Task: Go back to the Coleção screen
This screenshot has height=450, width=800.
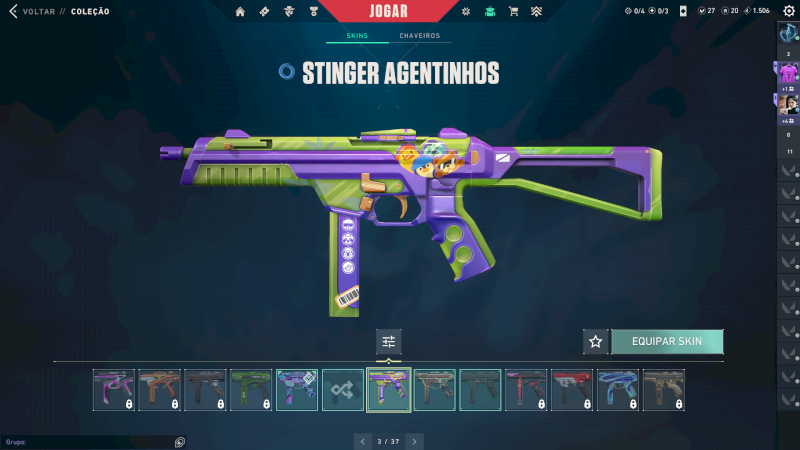Action: pyautogui.click(x=30, y=12)
